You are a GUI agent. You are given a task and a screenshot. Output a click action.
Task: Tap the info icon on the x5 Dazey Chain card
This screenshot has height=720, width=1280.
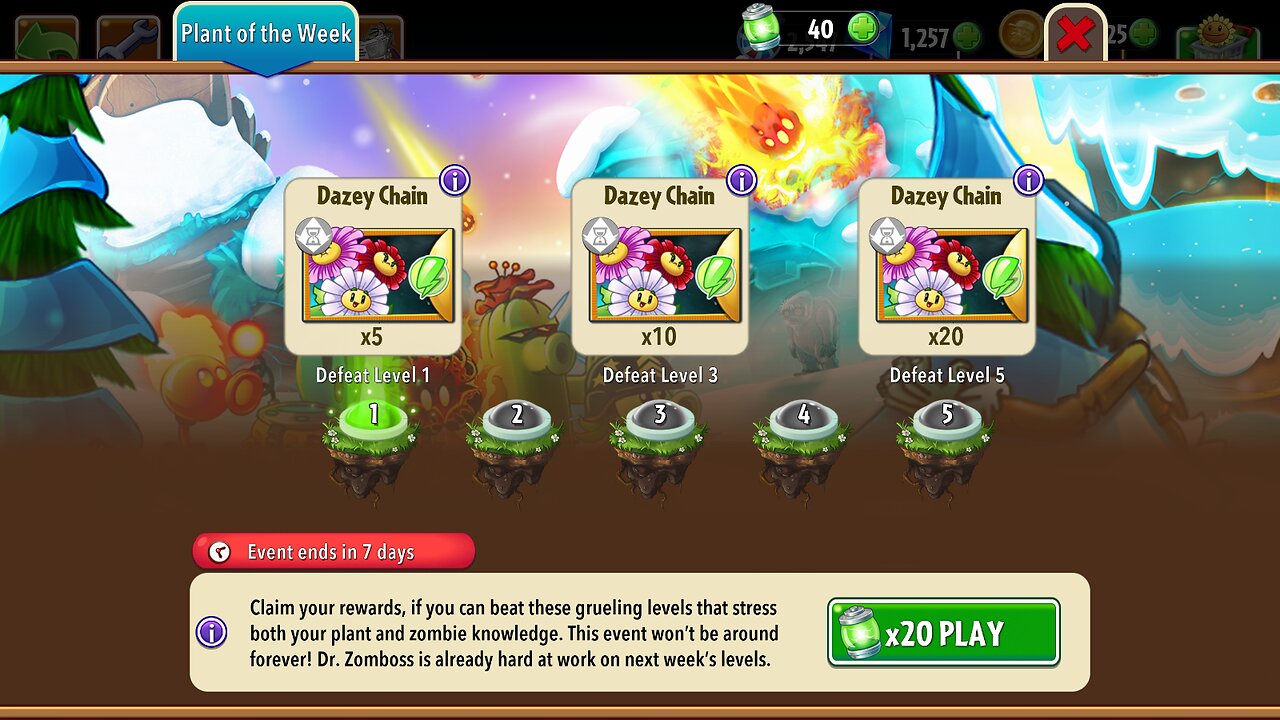tap(452, 180)
